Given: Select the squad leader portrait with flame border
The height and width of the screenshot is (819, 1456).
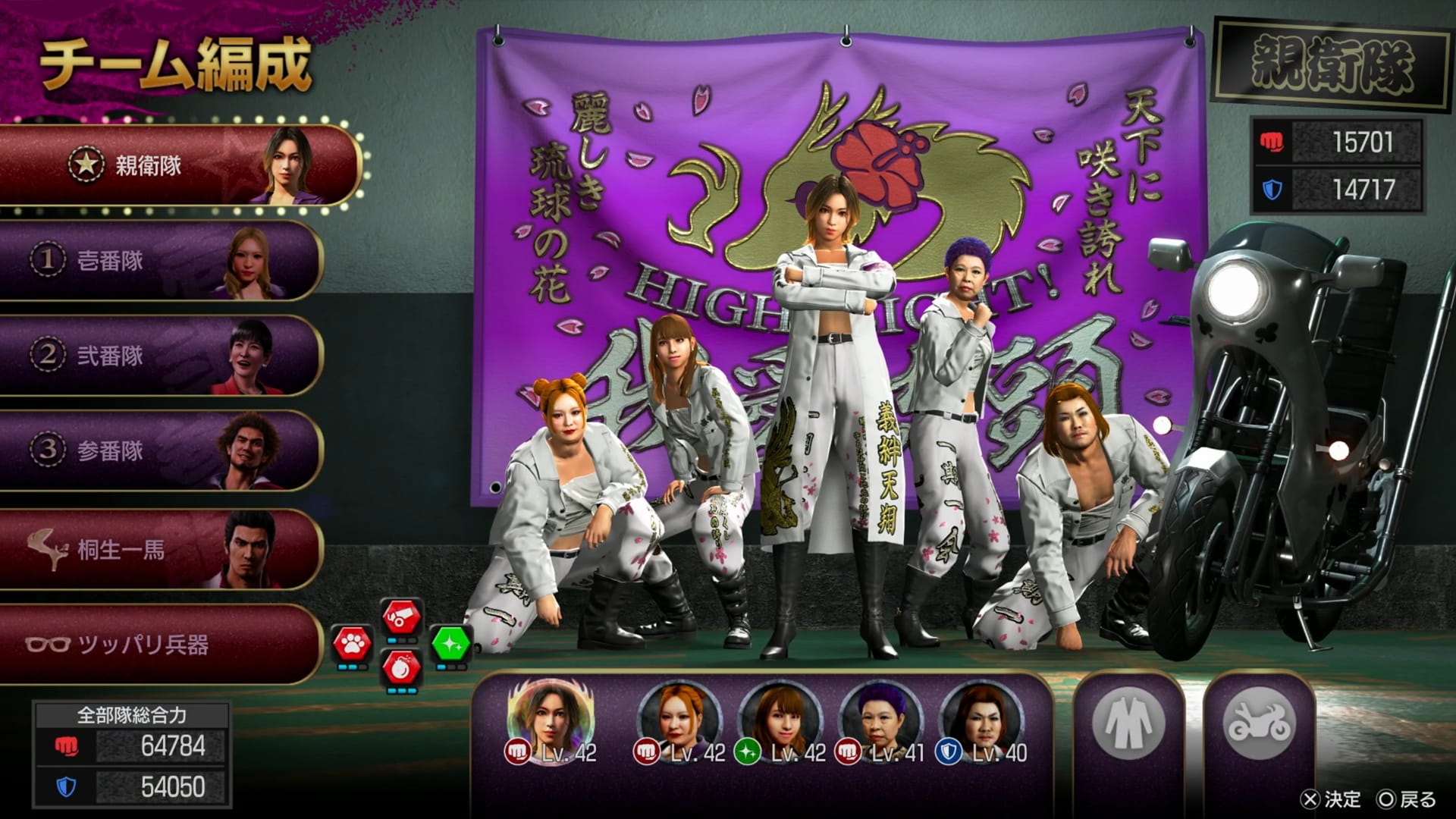Looking at the screenshot, I should (x=550, y=718).
